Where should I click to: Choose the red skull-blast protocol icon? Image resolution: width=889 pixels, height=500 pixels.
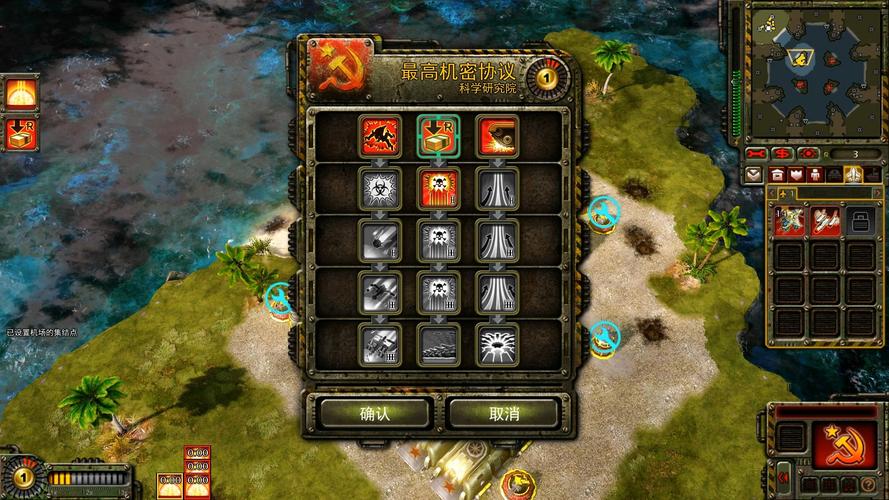coord(438,188)
